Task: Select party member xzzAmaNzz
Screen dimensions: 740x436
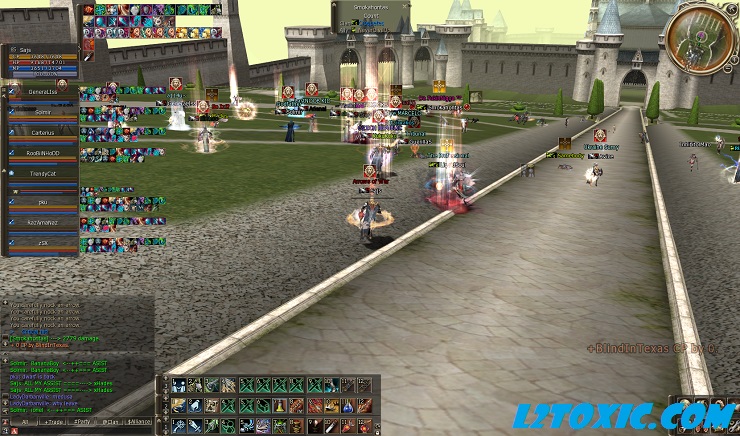Action: click(42, 221)
